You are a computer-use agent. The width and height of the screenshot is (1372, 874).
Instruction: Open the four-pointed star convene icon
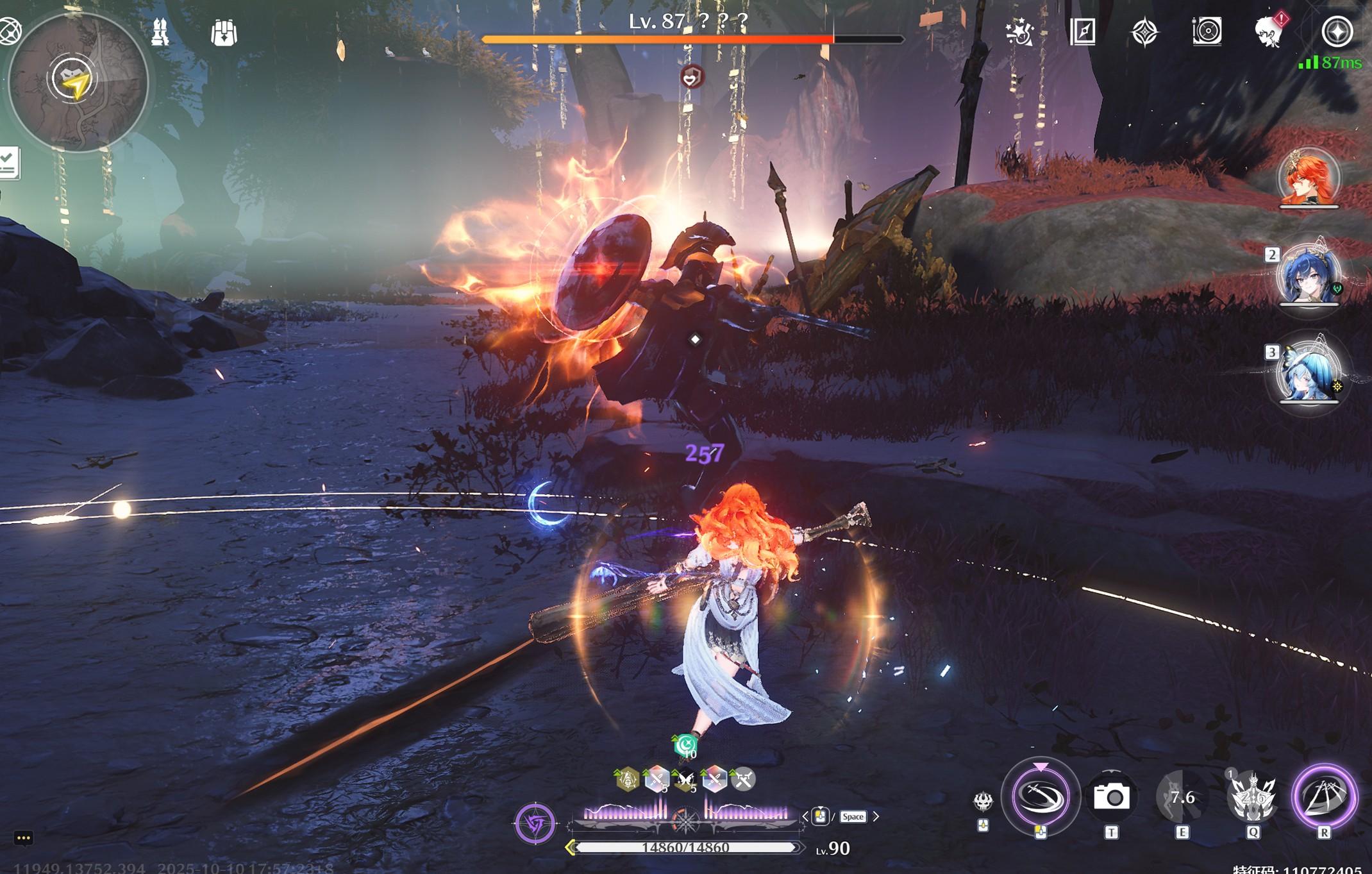click(x=1145, y=32)
